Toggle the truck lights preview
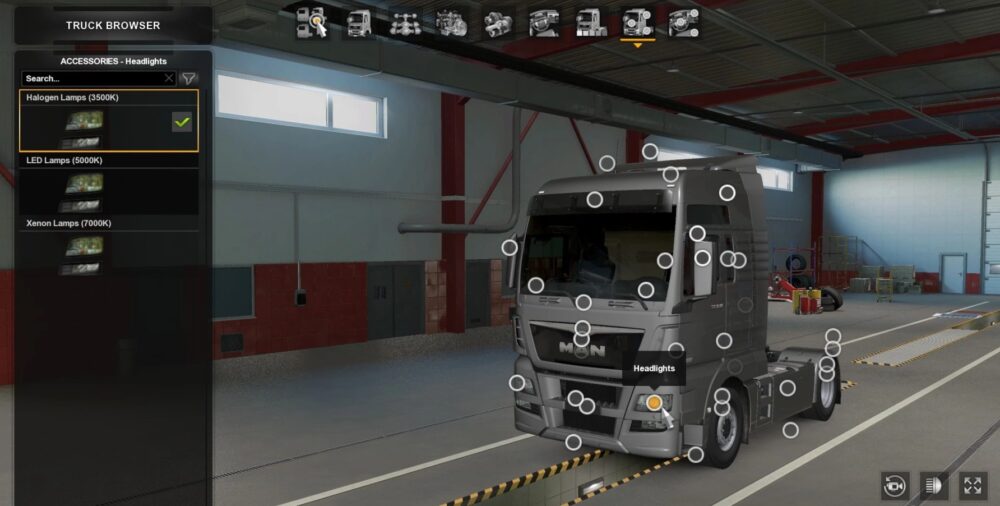 click(934, 486)
